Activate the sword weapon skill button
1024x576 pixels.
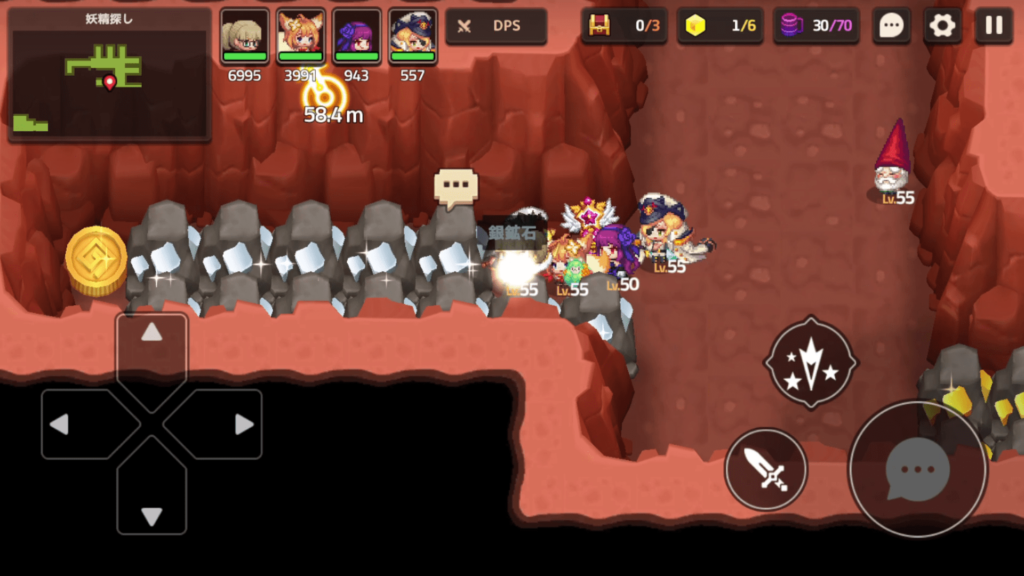[766, 468]
